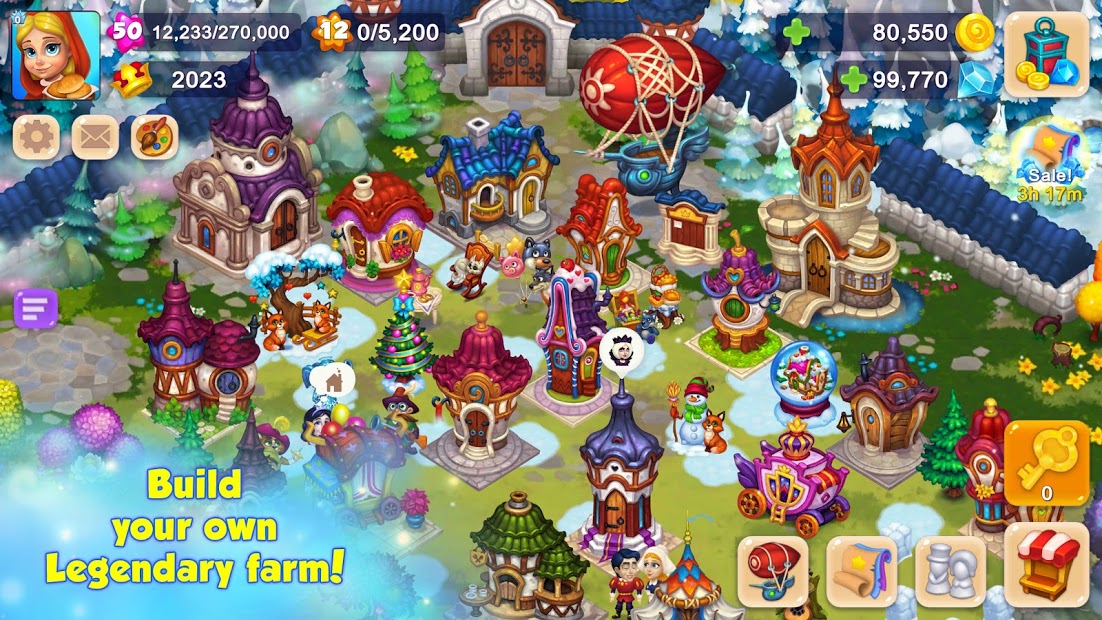The height and width of the screenshot is (620, 1102).
Task: Add more blue gems with plus
Action: click(853, 79)
